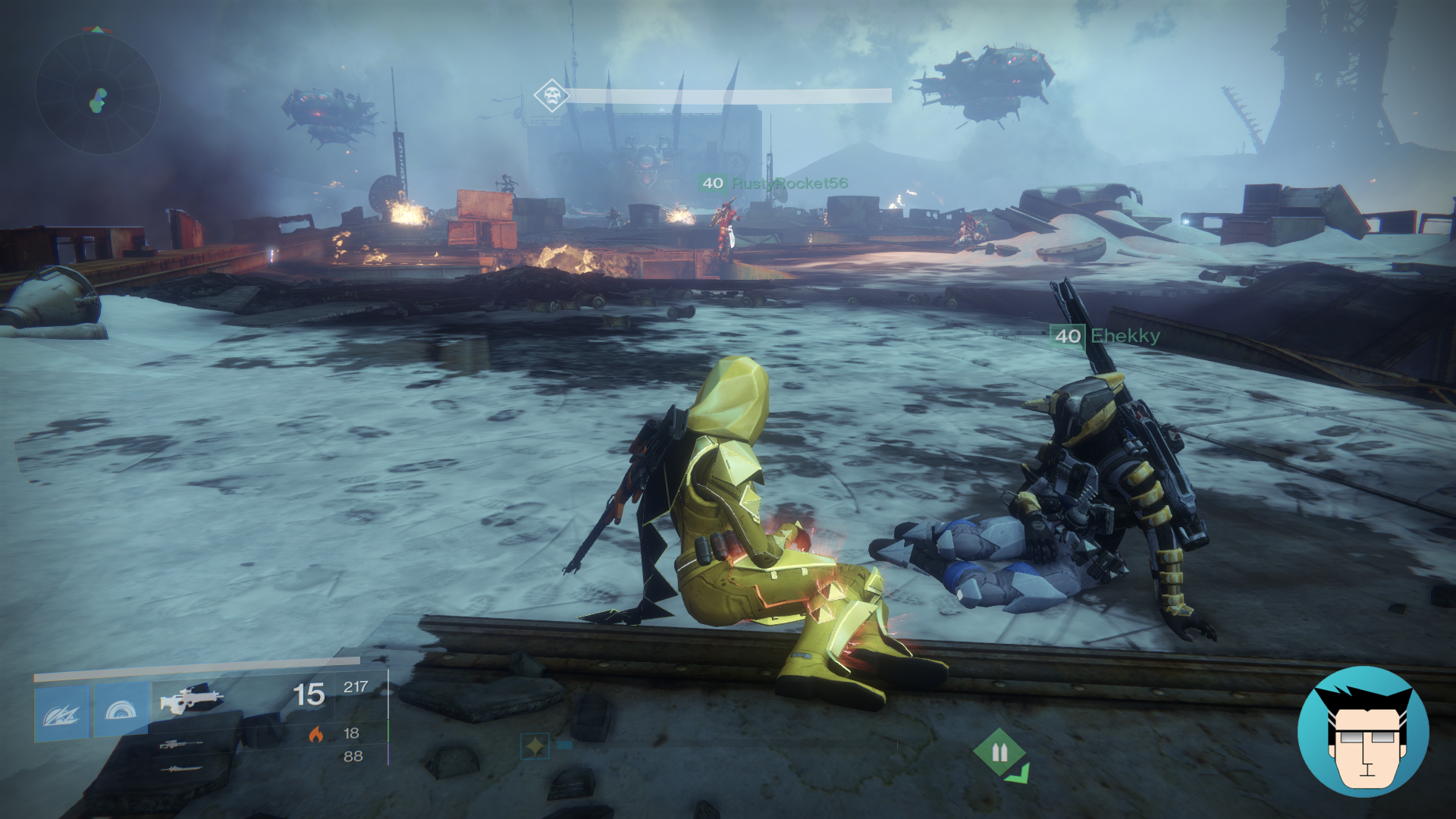Toggle the buff duration indicator bar

564,744
